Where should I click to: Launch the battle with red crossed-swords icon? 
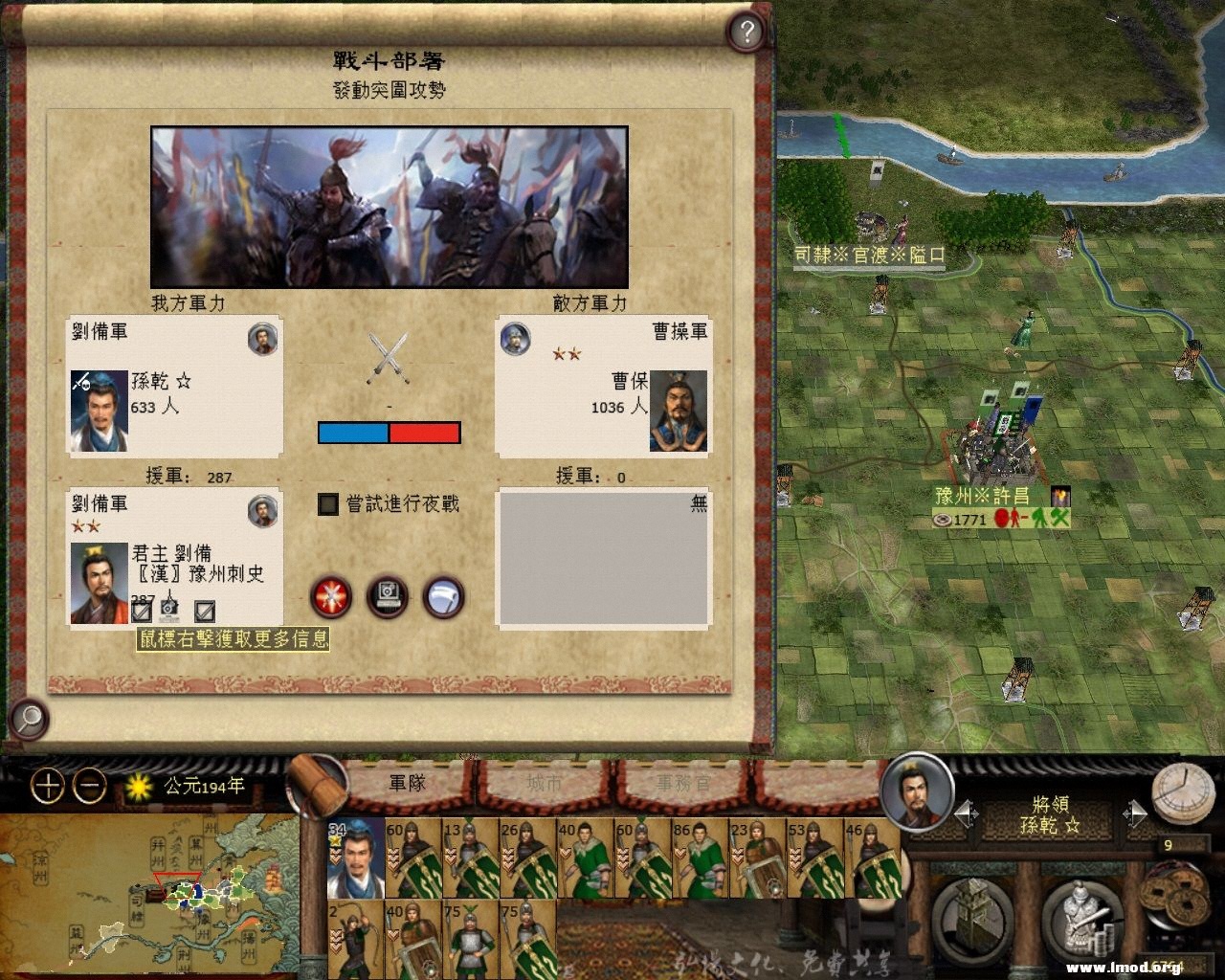pyautogui.click(x=330, y=597)
